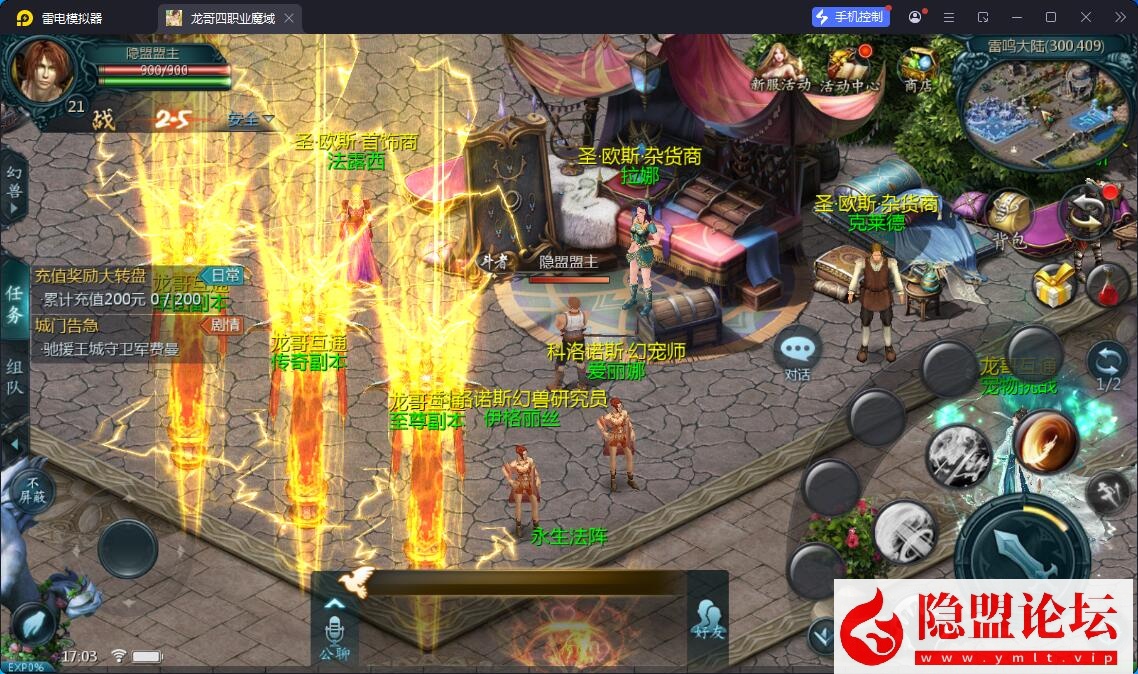Screen dimensions: 1138x674
Task: Use the red health potion
Action: pos(1107,285)
